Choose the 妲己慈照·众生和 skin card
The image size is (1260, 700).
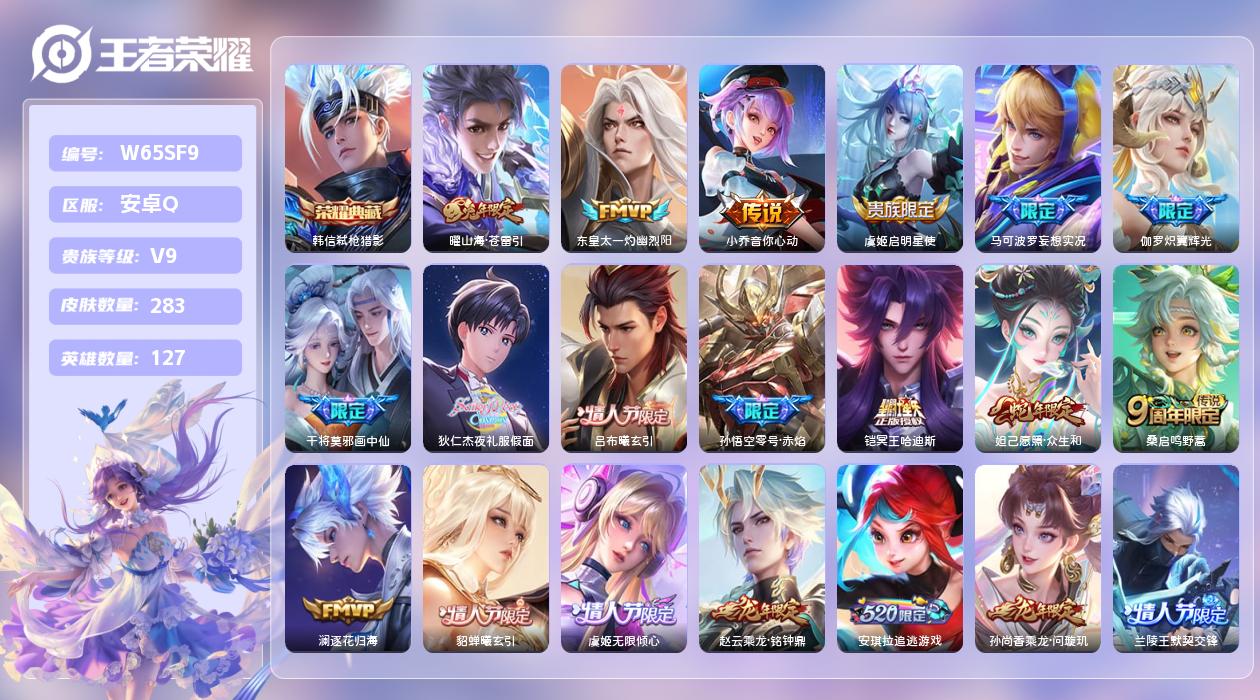1038,358
